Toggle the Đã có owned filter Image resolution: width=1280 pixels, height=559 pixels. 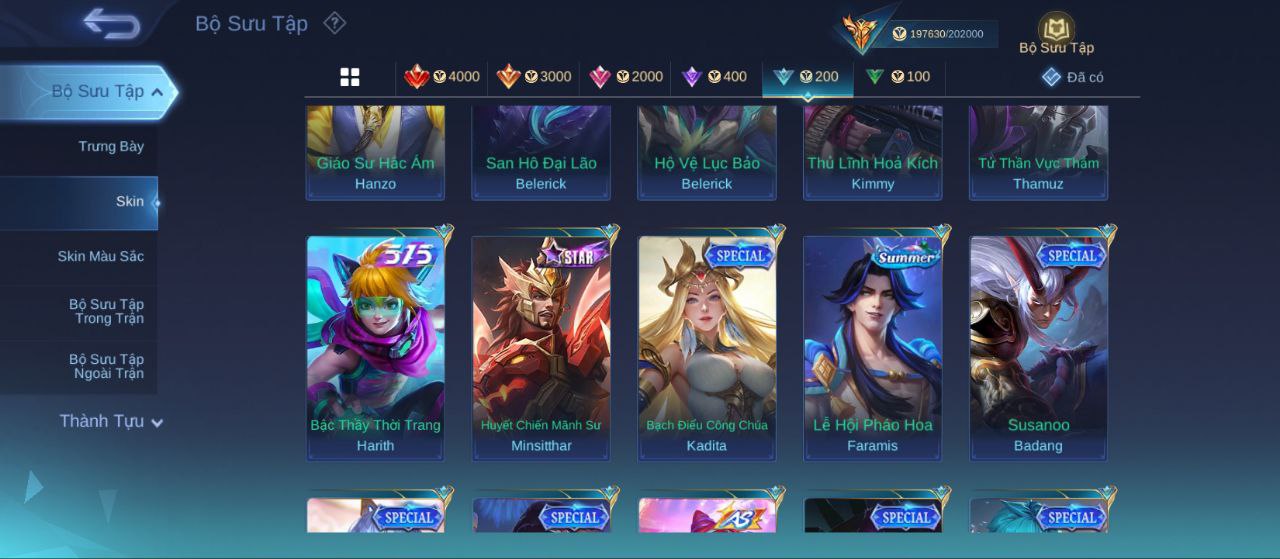tap(1072, 77)
